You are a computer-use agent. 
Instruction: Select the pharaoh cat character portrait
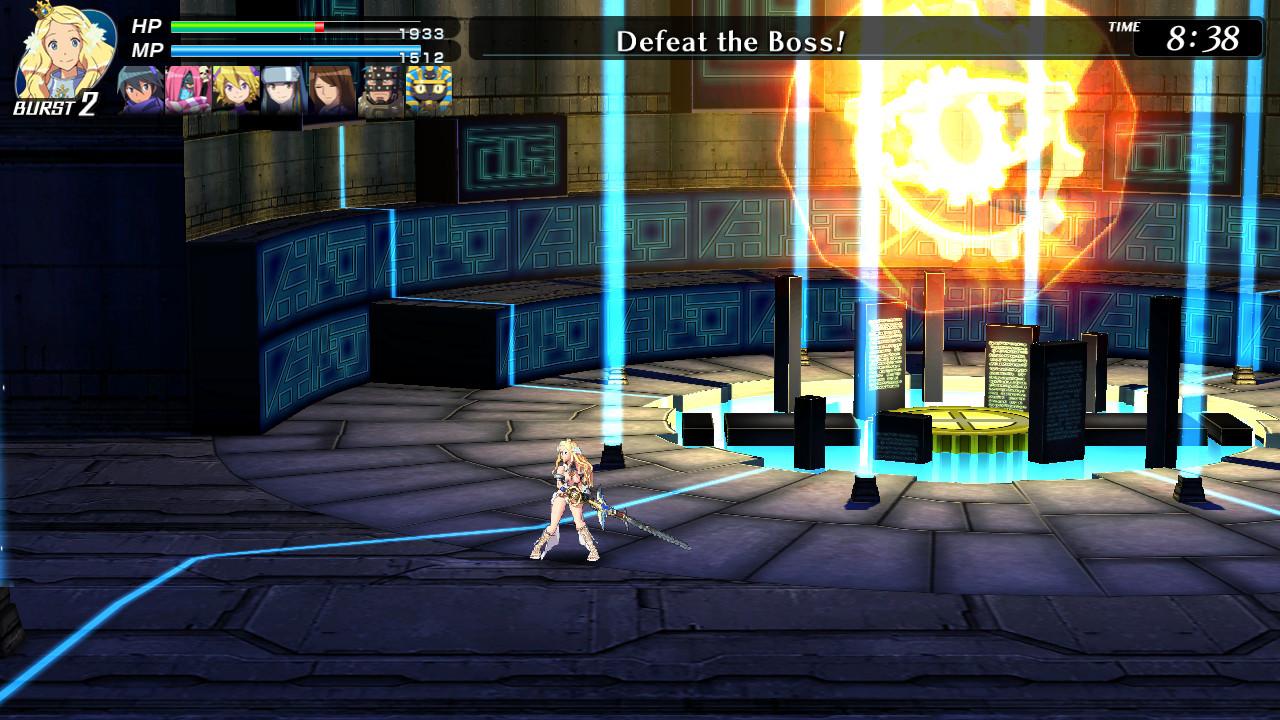pos(429,91)
